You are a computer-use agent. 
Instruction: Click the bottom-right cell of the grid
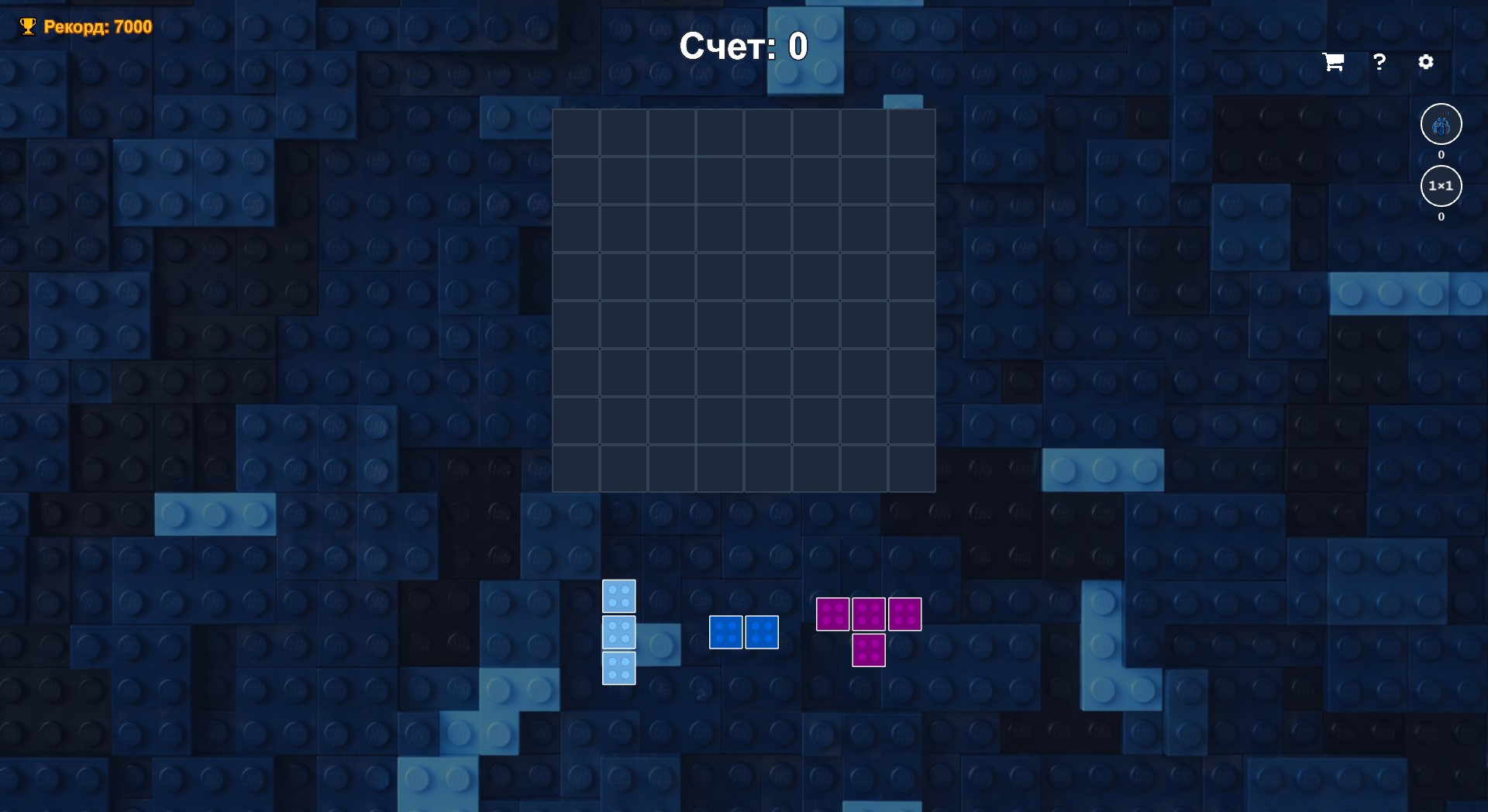[x=912, y=466]
